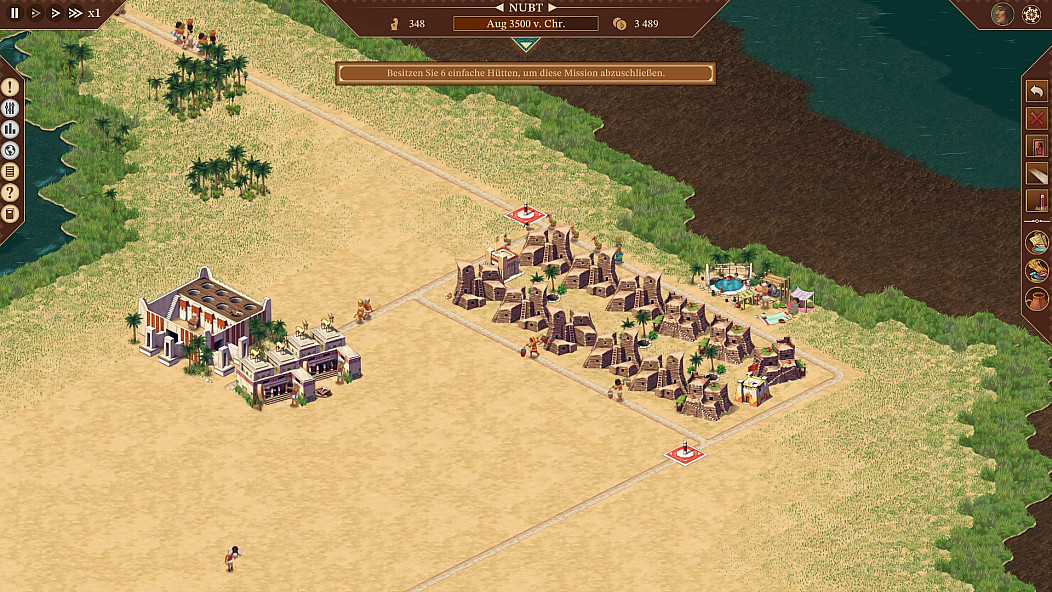Pause the game with the pause button
The height and width of the screenshot is (592, 1052).
pos(15,13)
